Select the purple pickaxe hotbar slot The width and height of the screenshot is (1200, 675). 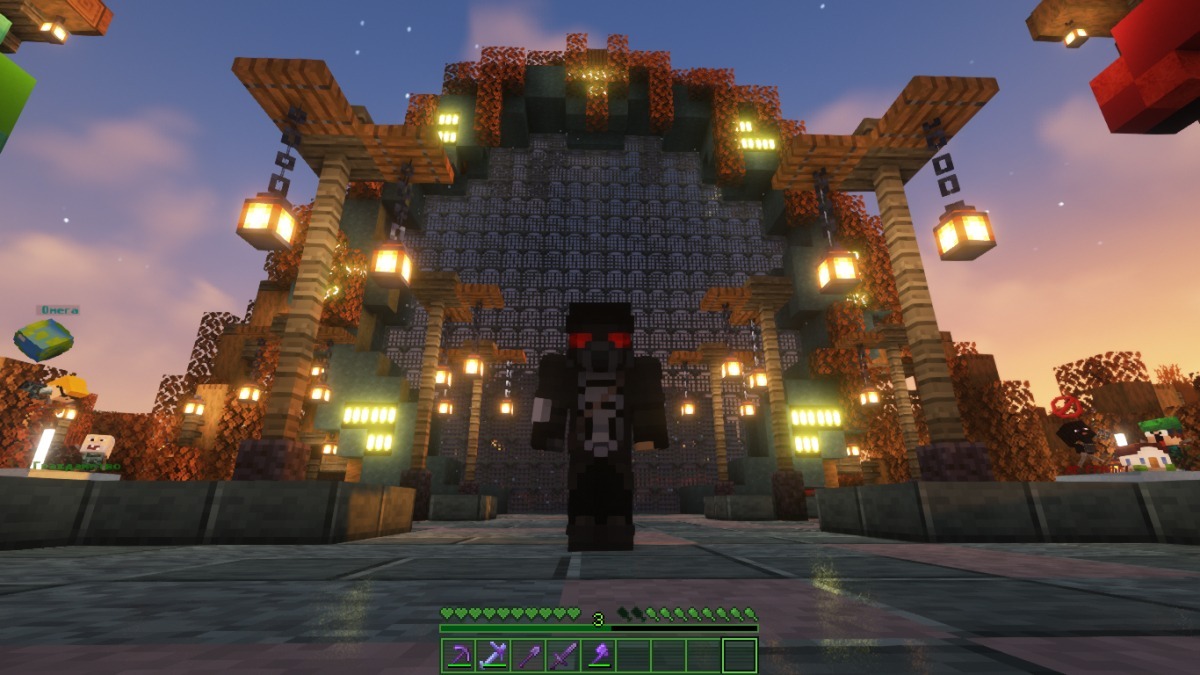coord(459,656)
